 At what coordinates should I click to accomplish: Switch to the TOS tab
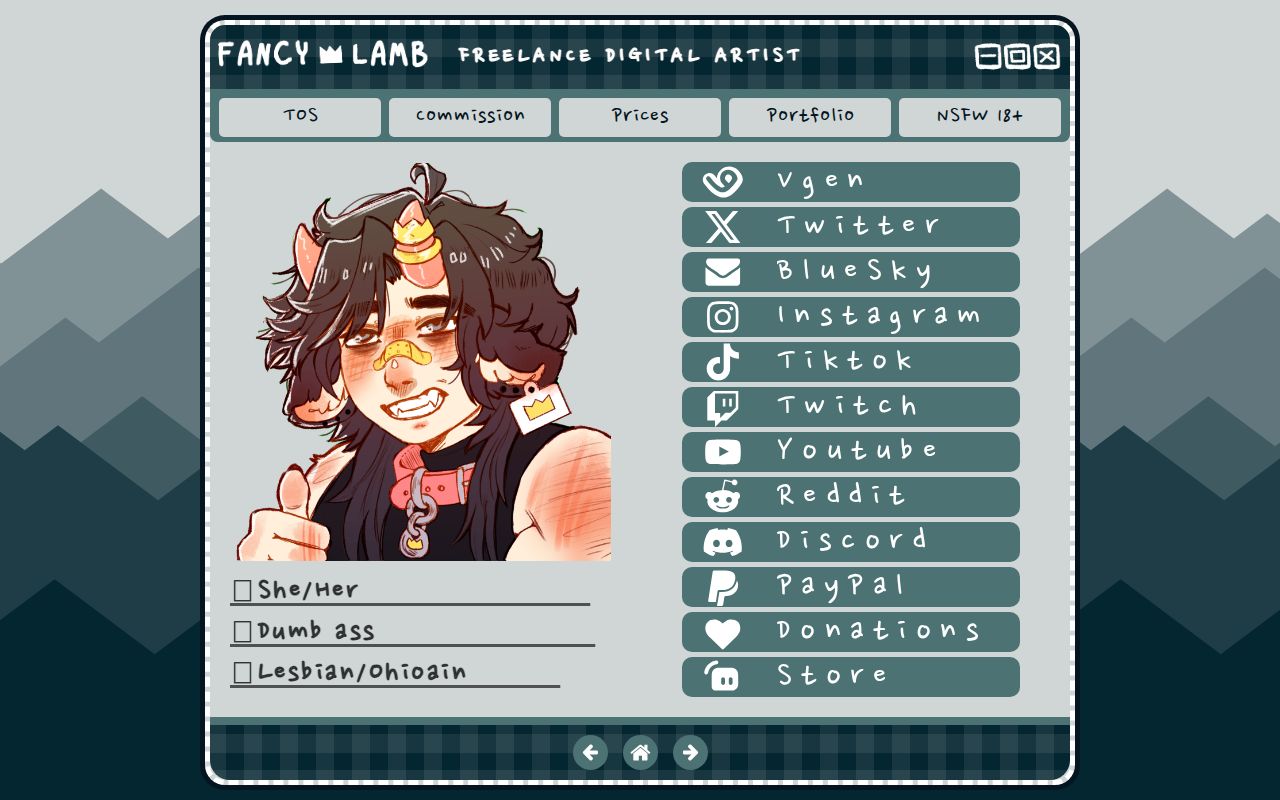[298, 116]
